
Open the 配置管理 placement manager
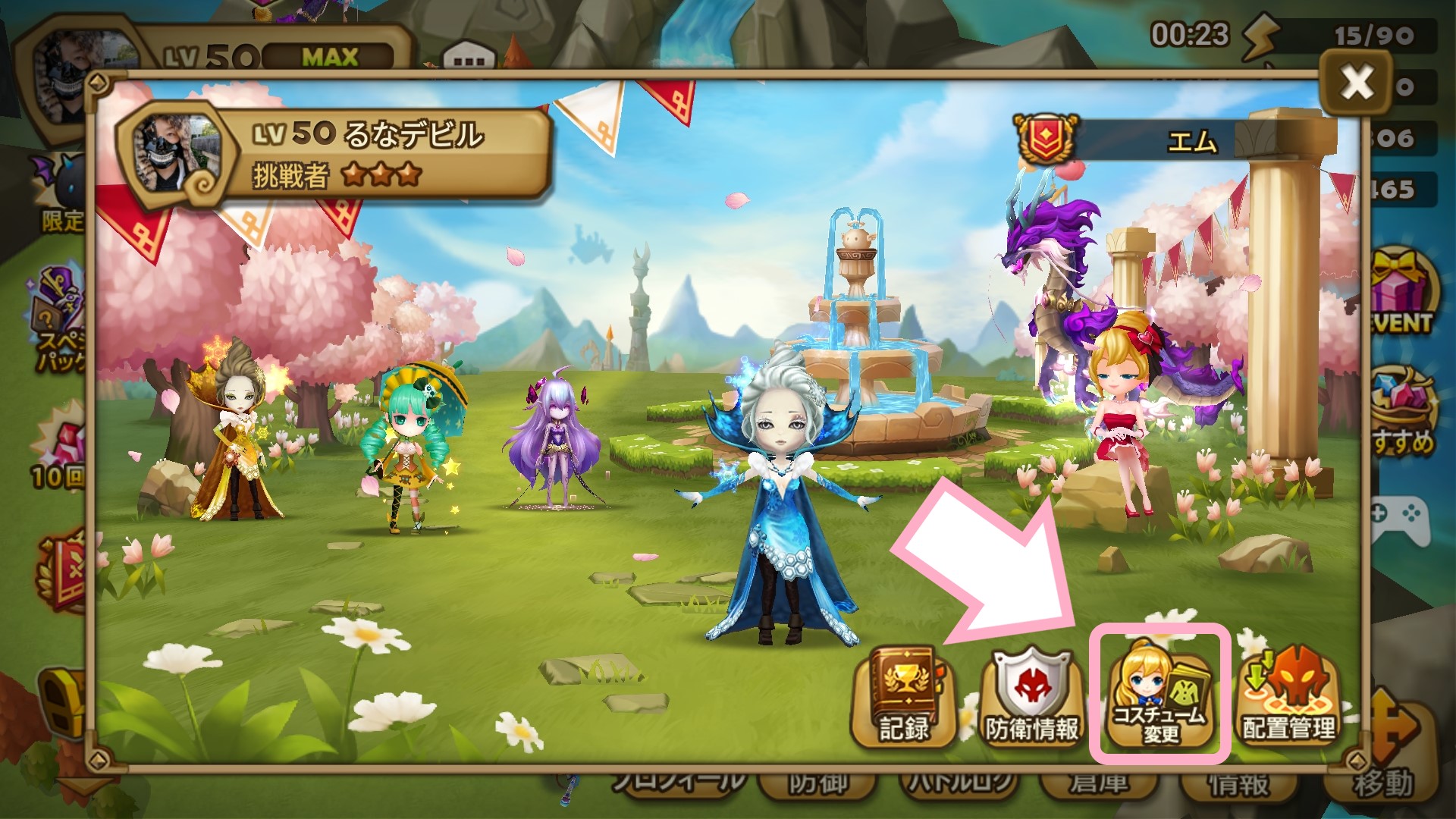[x=1288, y=698]
